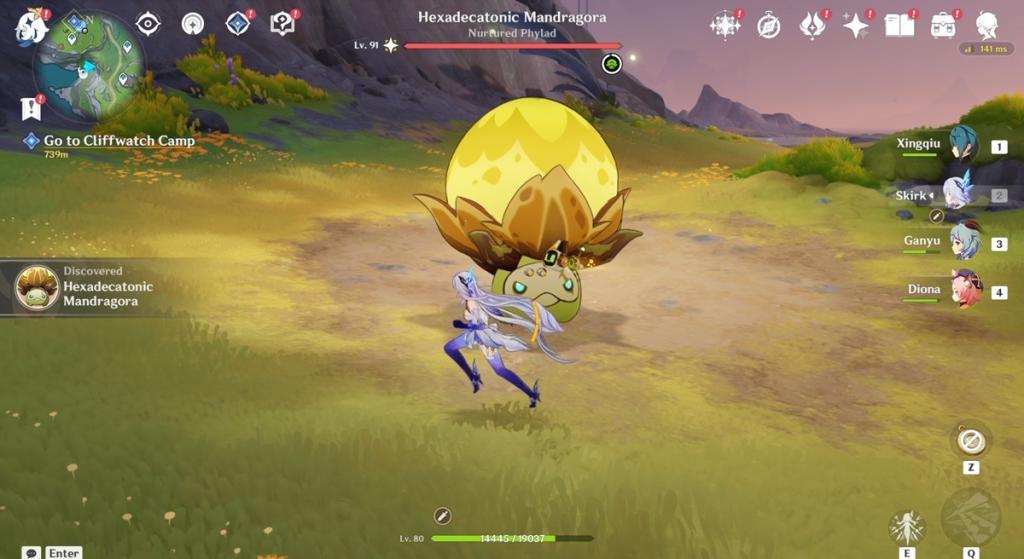Click the blue diamond star icon
The width and height of the screenshot is (1024, 559).
pos(238,23)
